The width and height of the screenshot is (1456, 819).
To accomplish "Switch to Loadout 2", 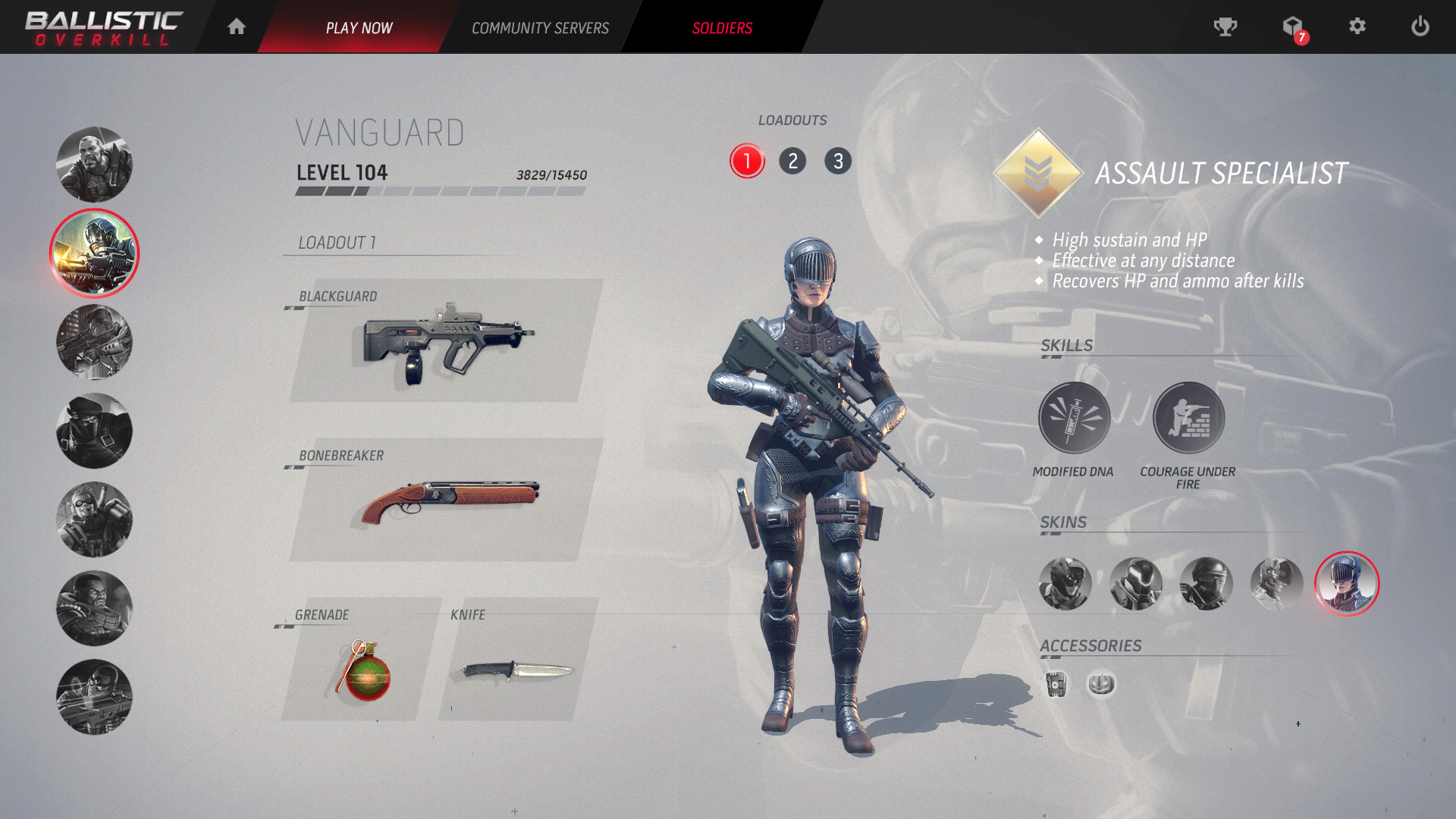I will pos(793,162).
